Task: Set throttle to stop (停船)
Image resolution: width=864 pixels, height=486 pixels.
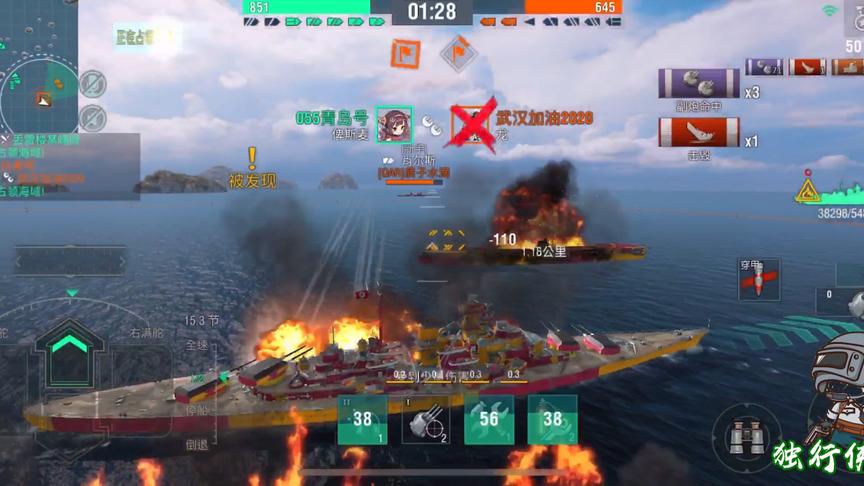Action: [197, 410]
